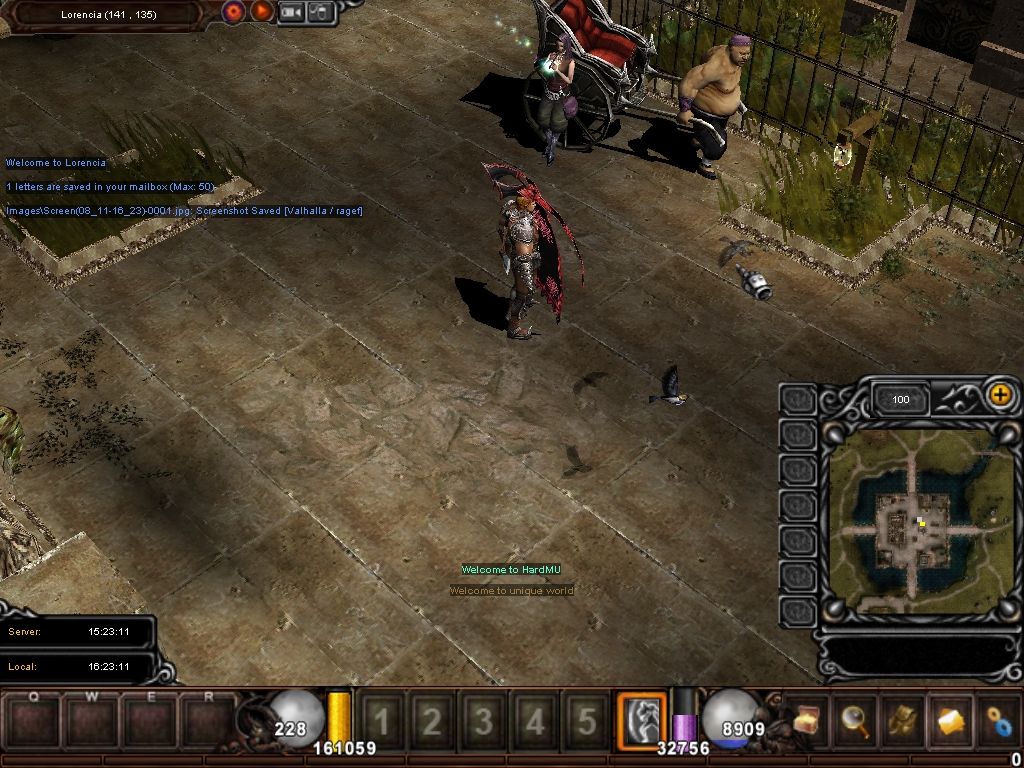Click the Q quick slot
This screenshot has height=768, width=1024.
click(x=34, y=720)
